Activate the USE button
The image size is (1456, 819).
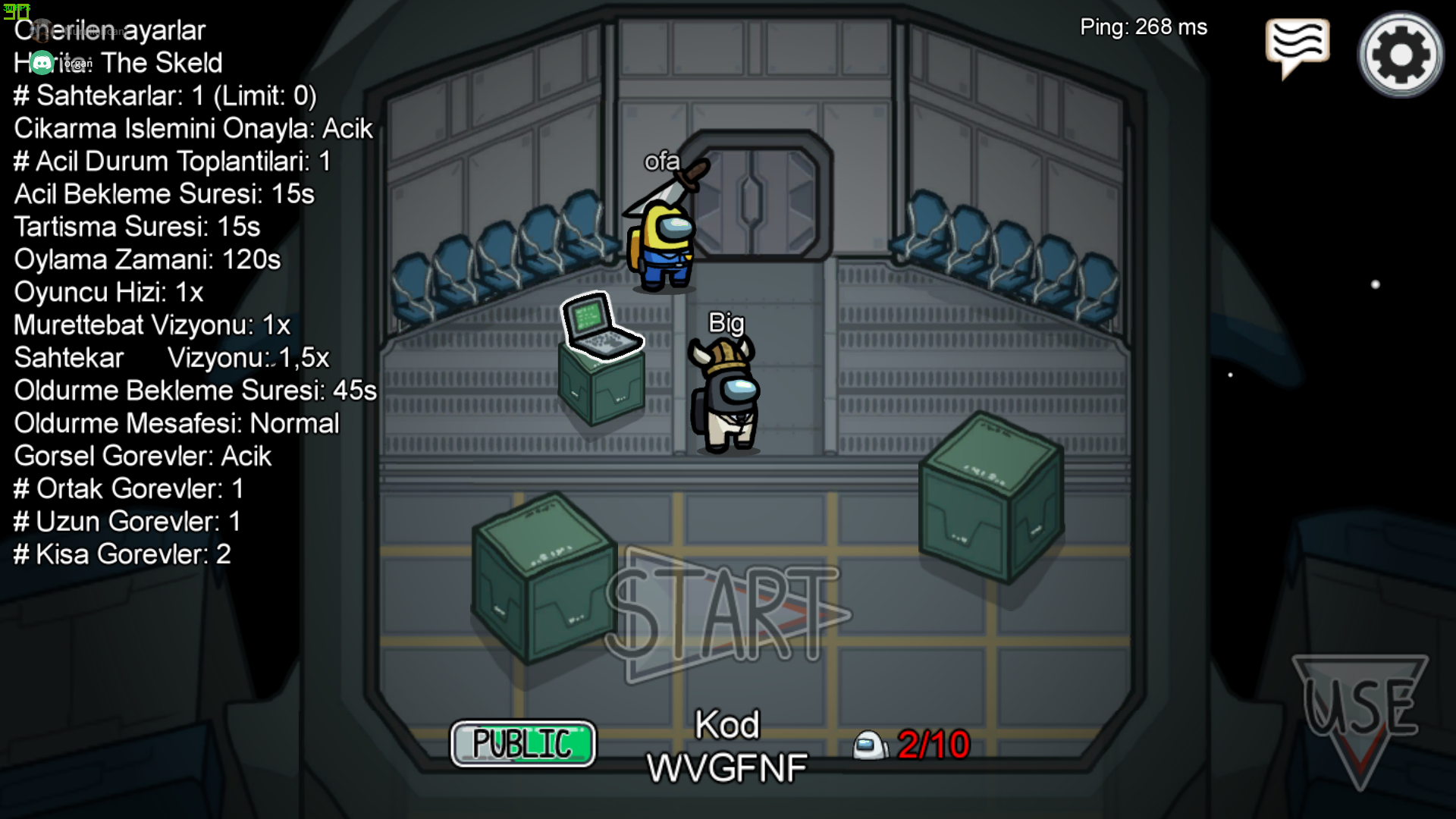pyautogui.click(x=1360, y=709)
